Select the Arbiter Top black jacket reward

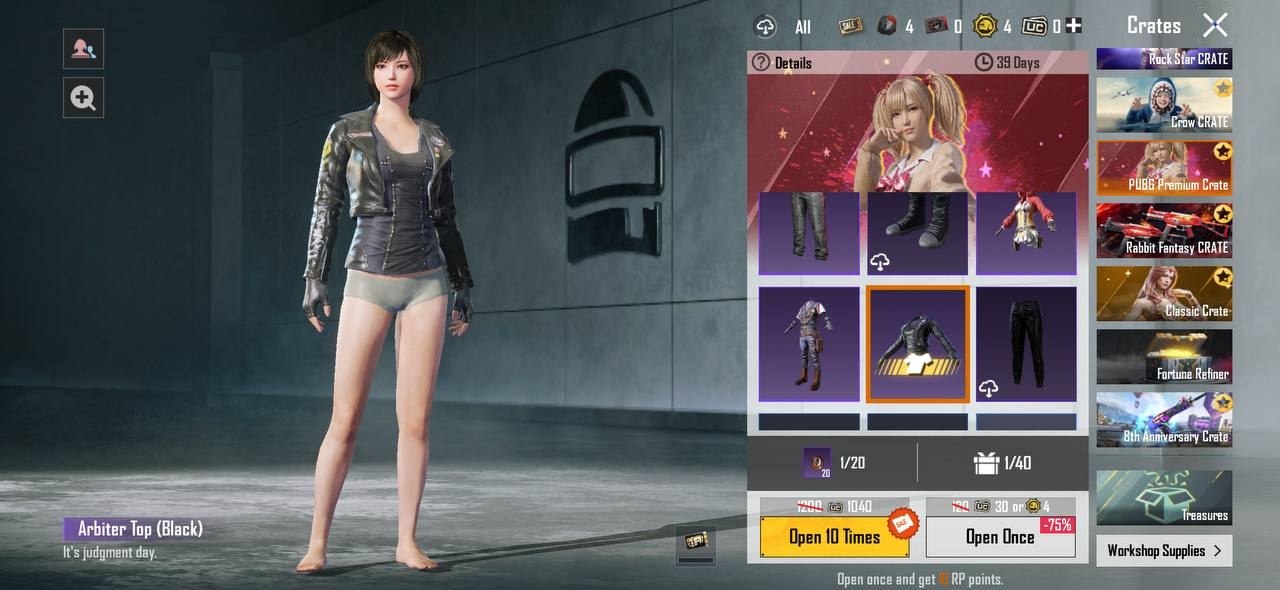pyautogui.click(x=917, y=344)
